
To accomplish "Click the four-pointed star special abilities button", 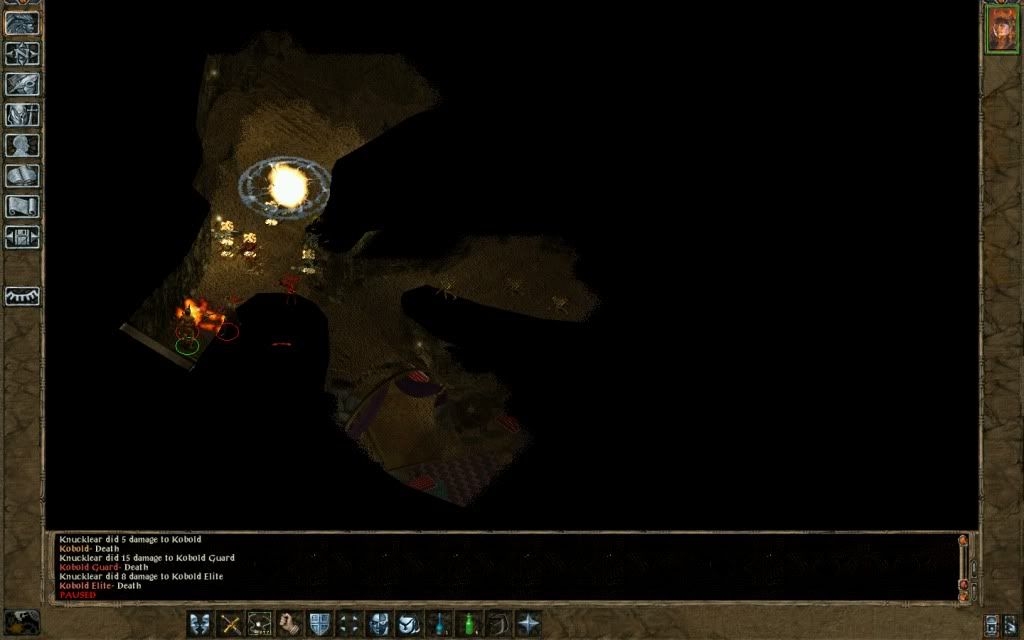I will (x=528, y=624).
